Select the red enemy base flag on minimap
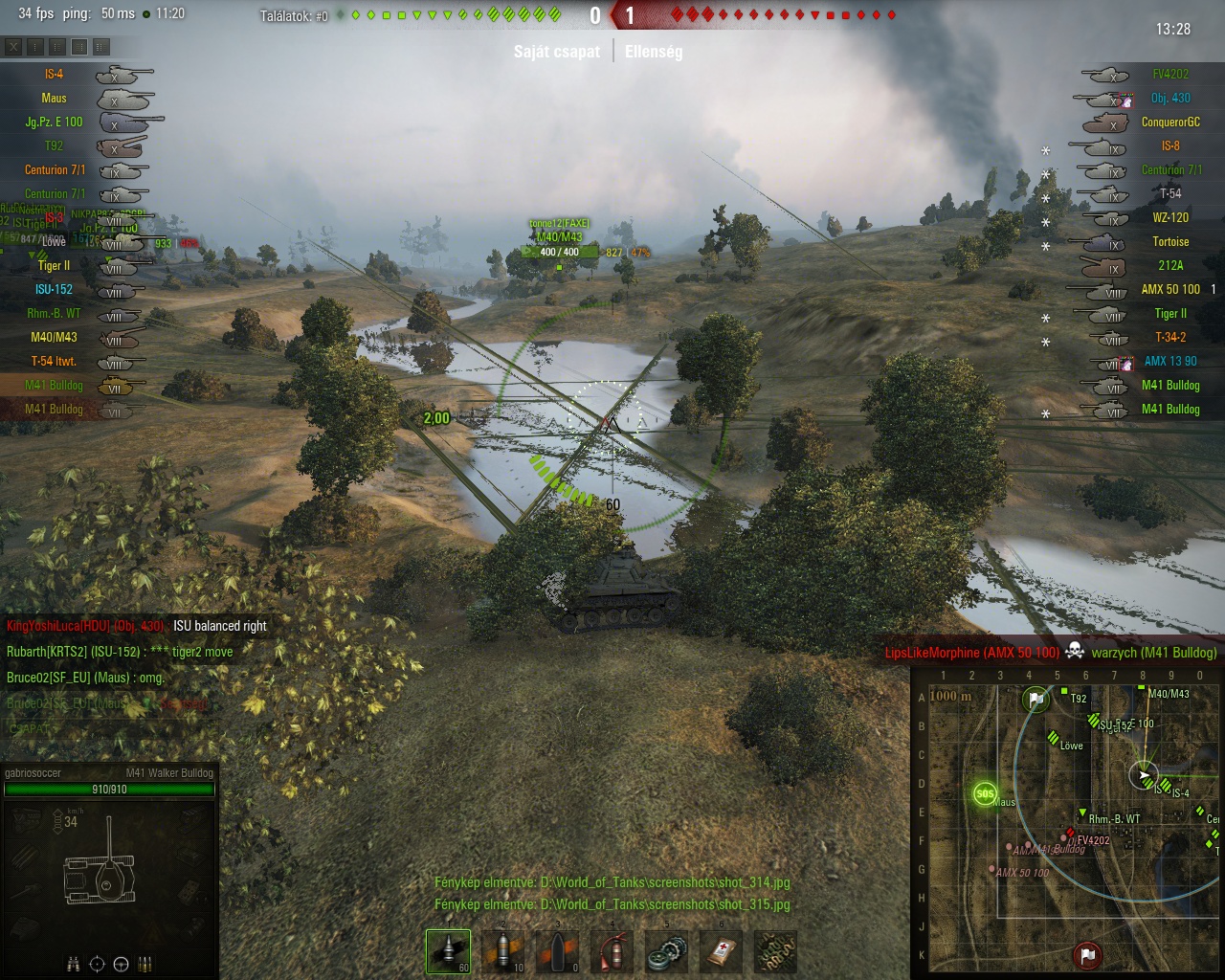The width and height of the screenshot is (1225, 980). coord(1087,954)
